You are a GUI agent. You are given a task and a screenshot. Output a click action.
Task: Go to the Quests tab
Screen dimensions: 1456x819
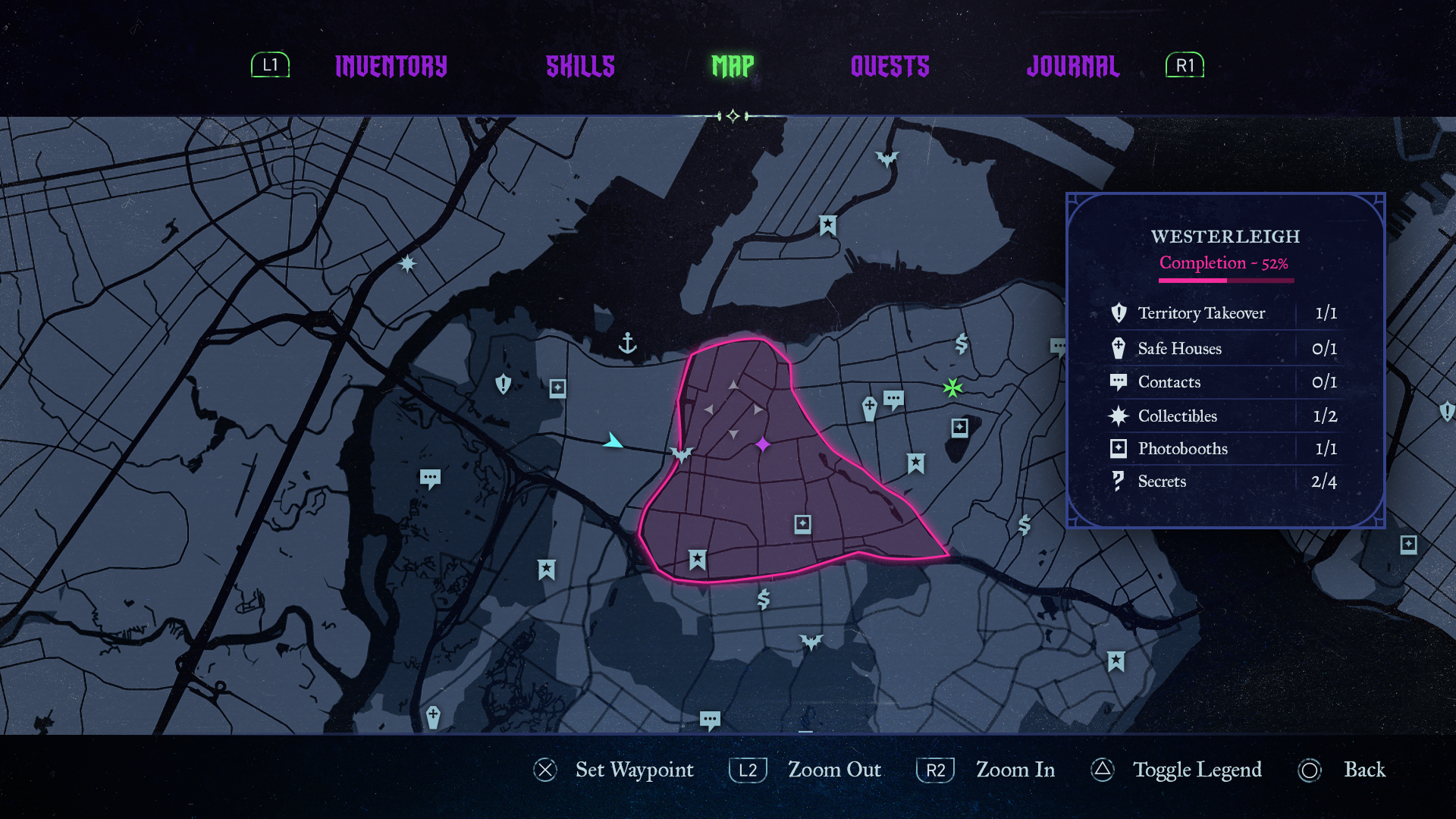coord(890,66)
